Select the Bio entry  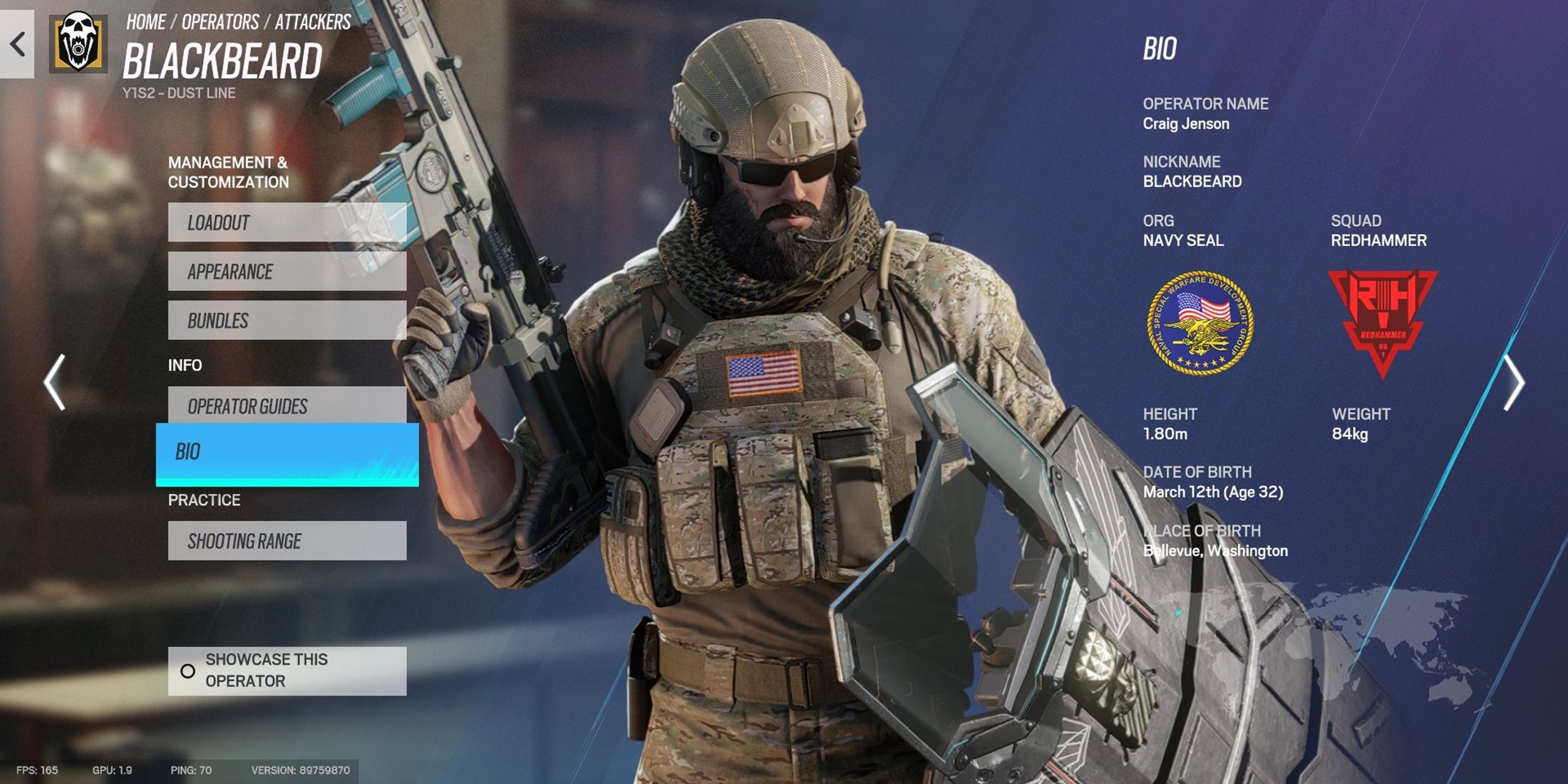pos(287,453)
